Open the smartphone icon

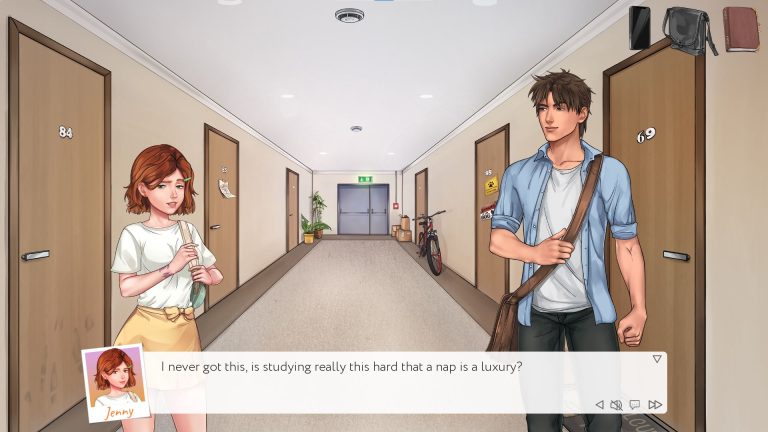tap(639, 27)
